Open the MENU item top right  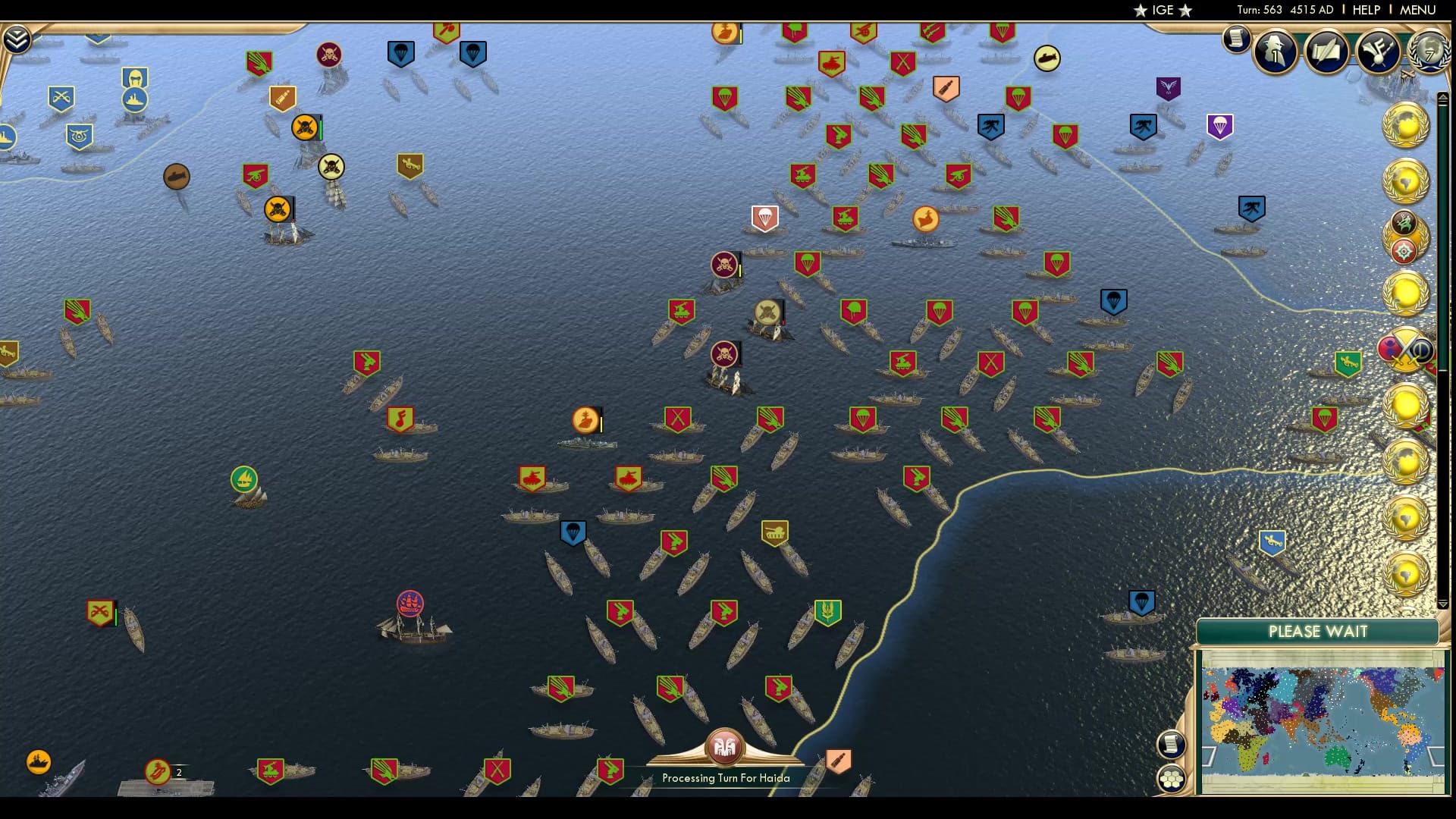pos(1417,10)
